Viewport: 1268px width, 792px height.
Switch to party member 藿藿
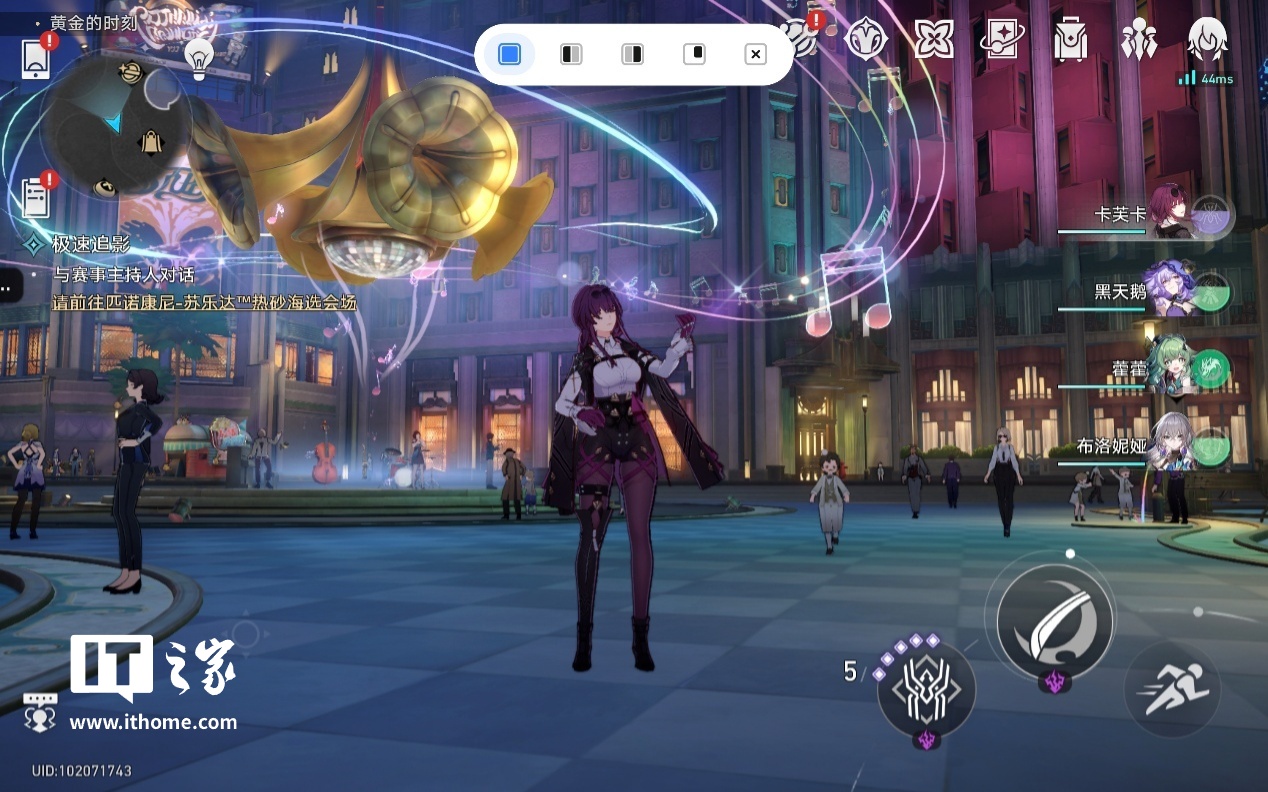[1170, 368]
